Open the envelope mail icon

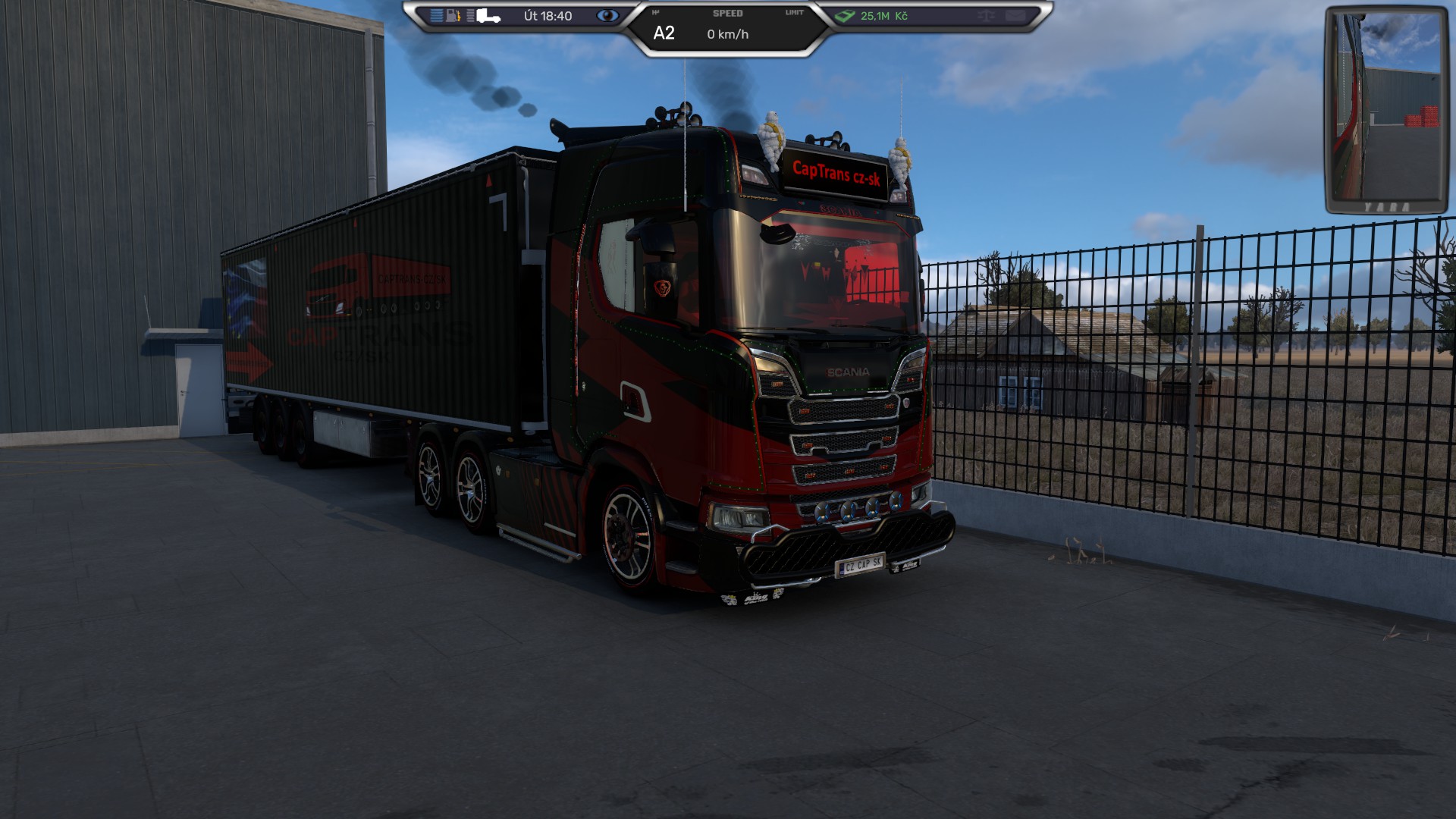(1015, 16)
